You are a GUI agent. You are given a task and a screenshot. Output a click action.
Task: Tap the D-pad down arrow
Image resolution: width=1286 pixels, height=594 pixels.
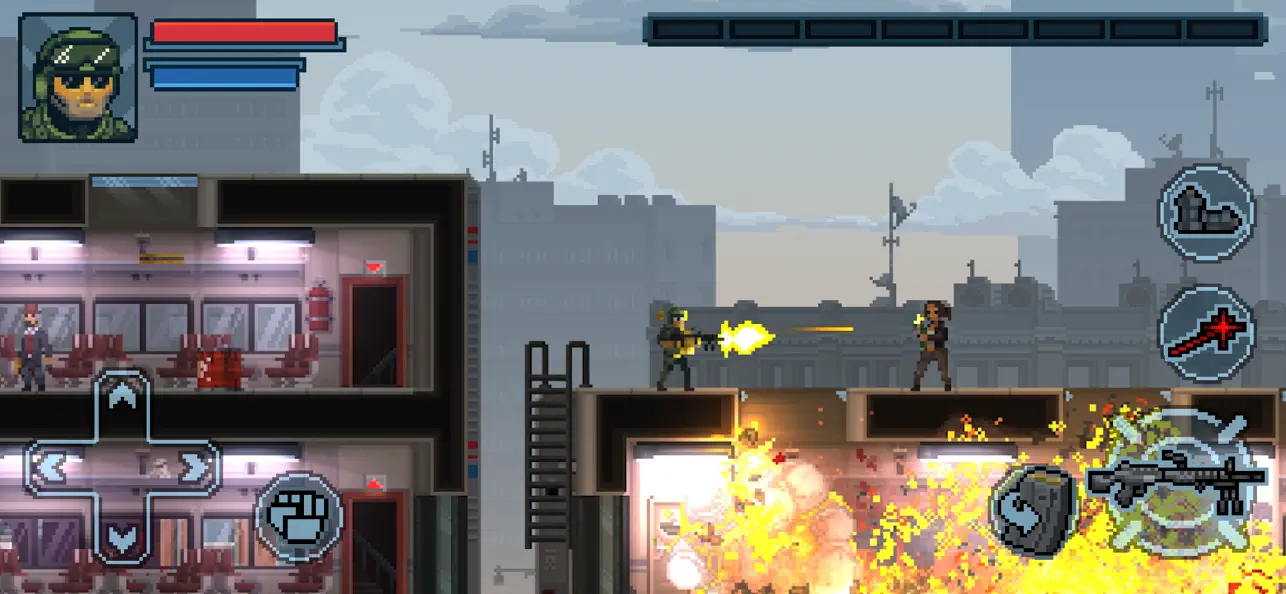[122, 537]
